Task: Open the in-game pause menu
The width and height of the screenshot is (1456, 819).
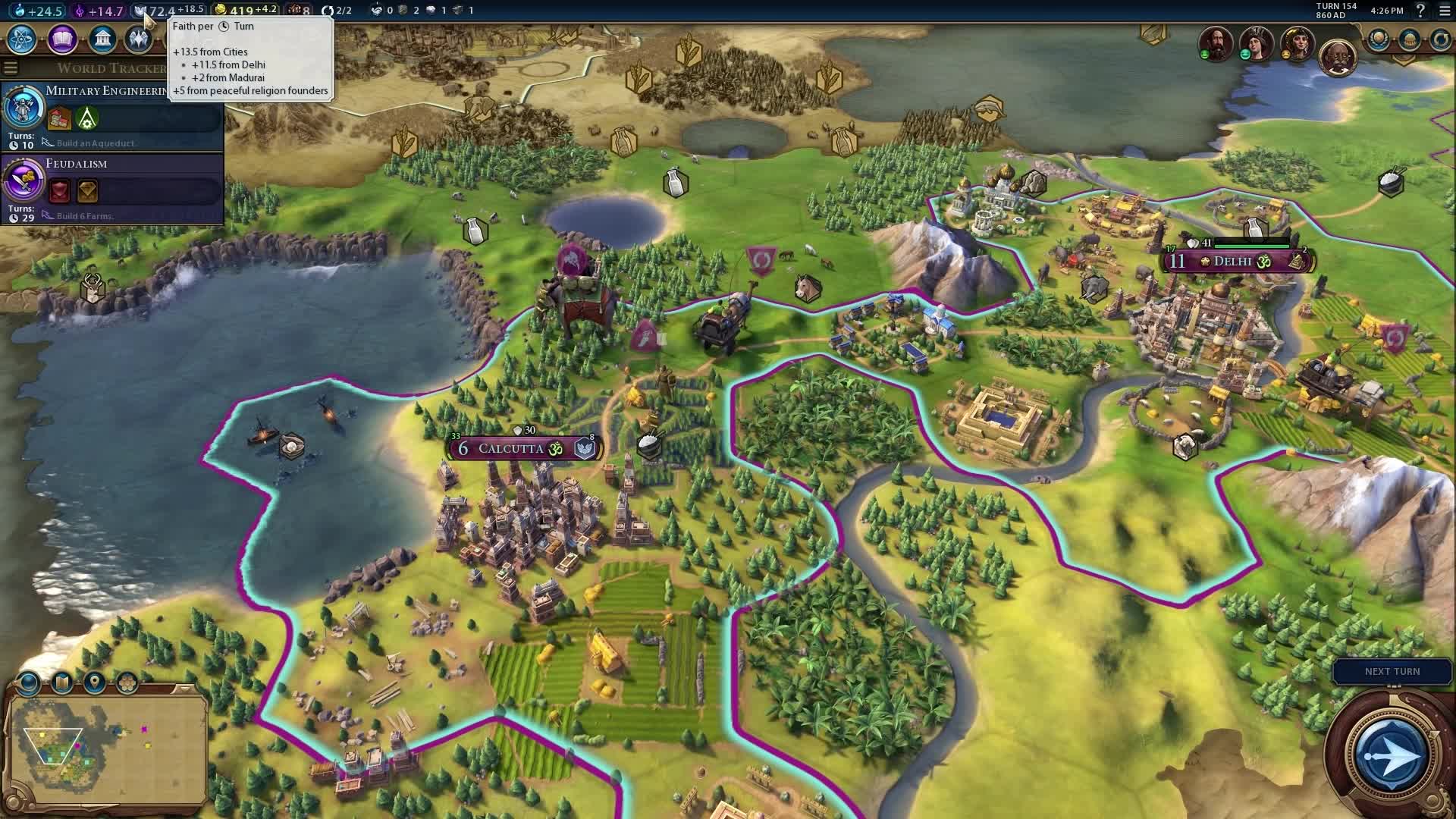Action: [1445, 11]
